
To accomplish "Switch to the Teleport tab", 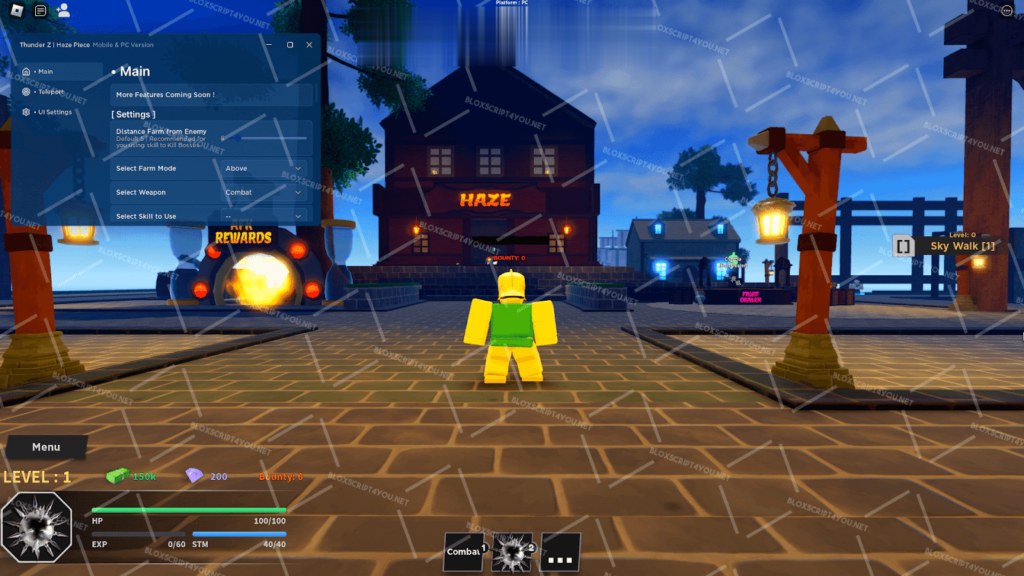I will click(x=50, y=91).
